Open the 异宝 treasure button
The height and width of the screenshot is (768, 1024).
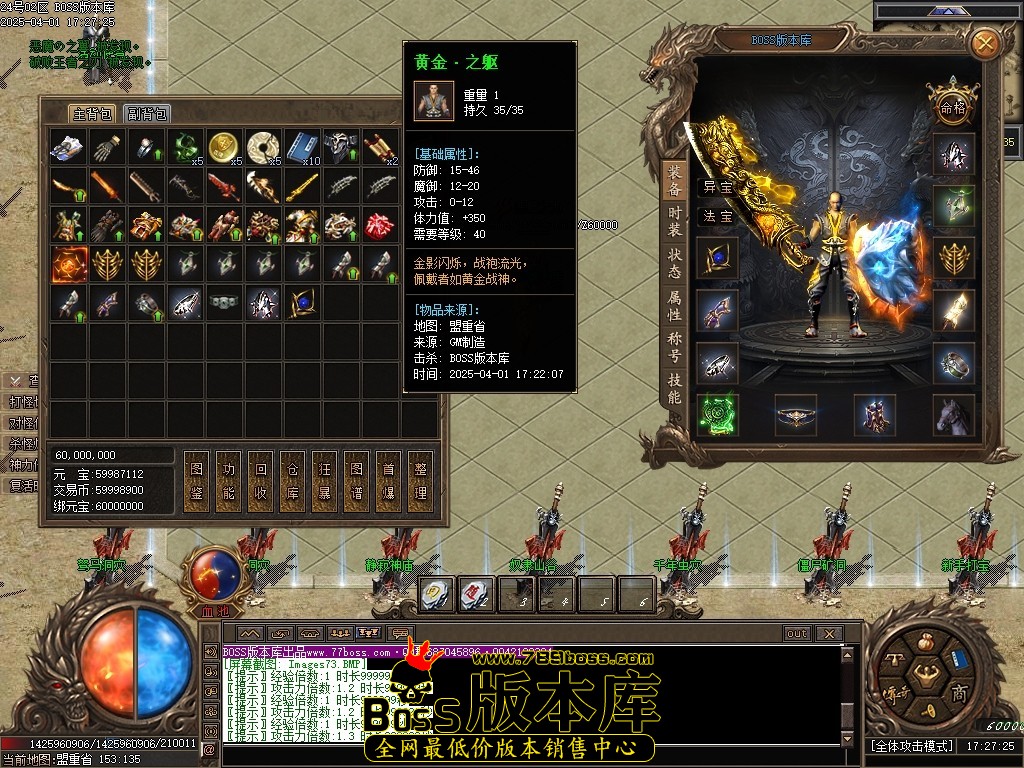tap(717, 186)
